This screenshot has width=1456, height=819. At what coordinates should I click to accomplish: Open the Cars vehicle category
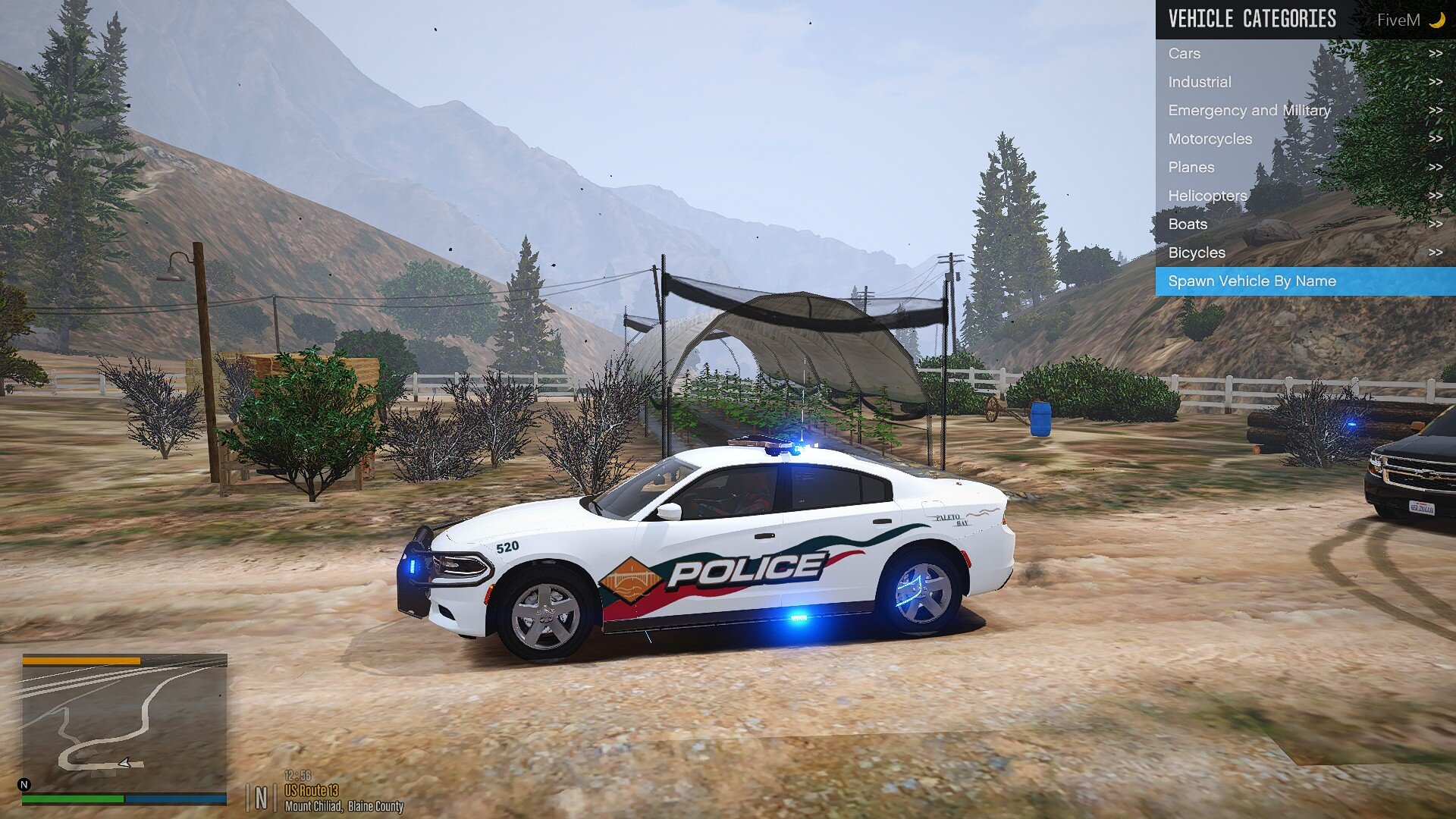(1304, 54)
